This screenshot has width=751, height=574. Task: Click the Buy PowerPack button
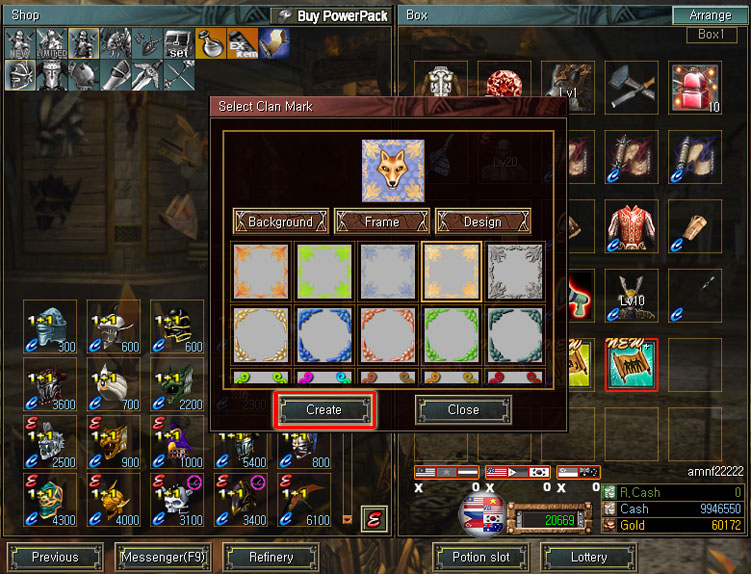[332, 16]
